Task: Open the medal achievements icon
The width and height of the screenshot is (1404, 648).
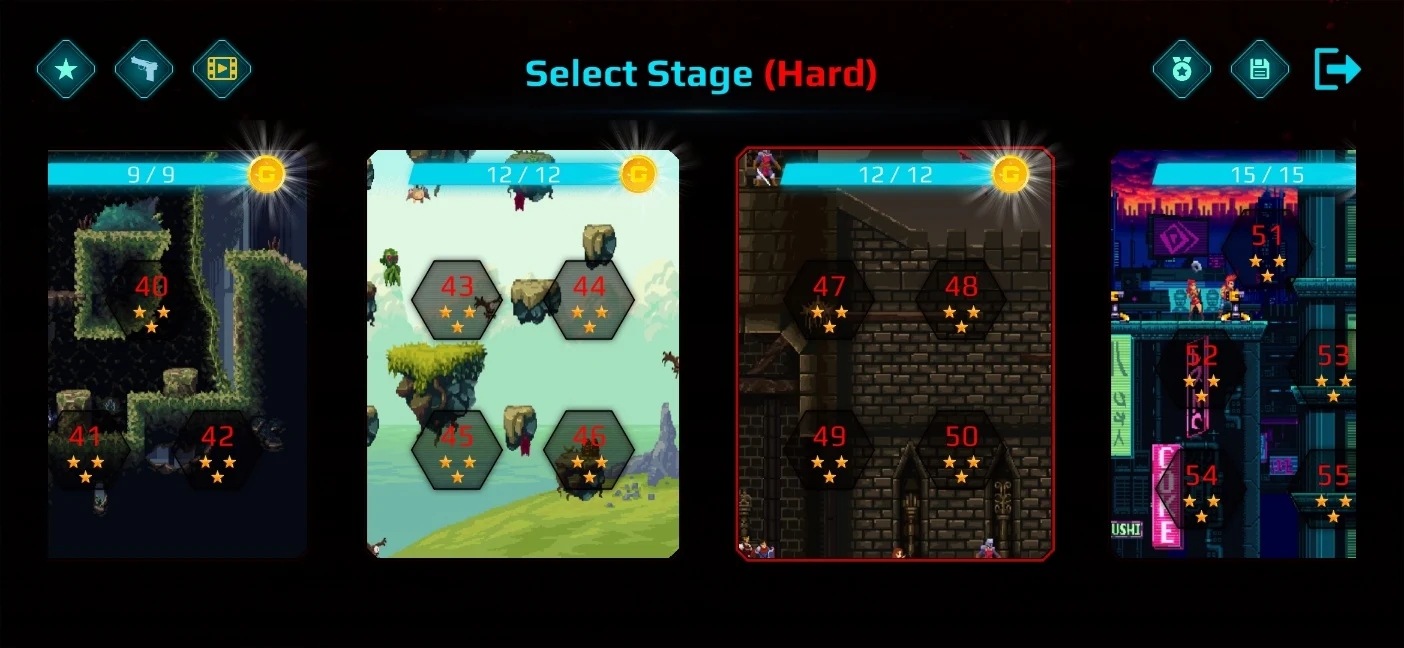Action: tap(1181, 69)
